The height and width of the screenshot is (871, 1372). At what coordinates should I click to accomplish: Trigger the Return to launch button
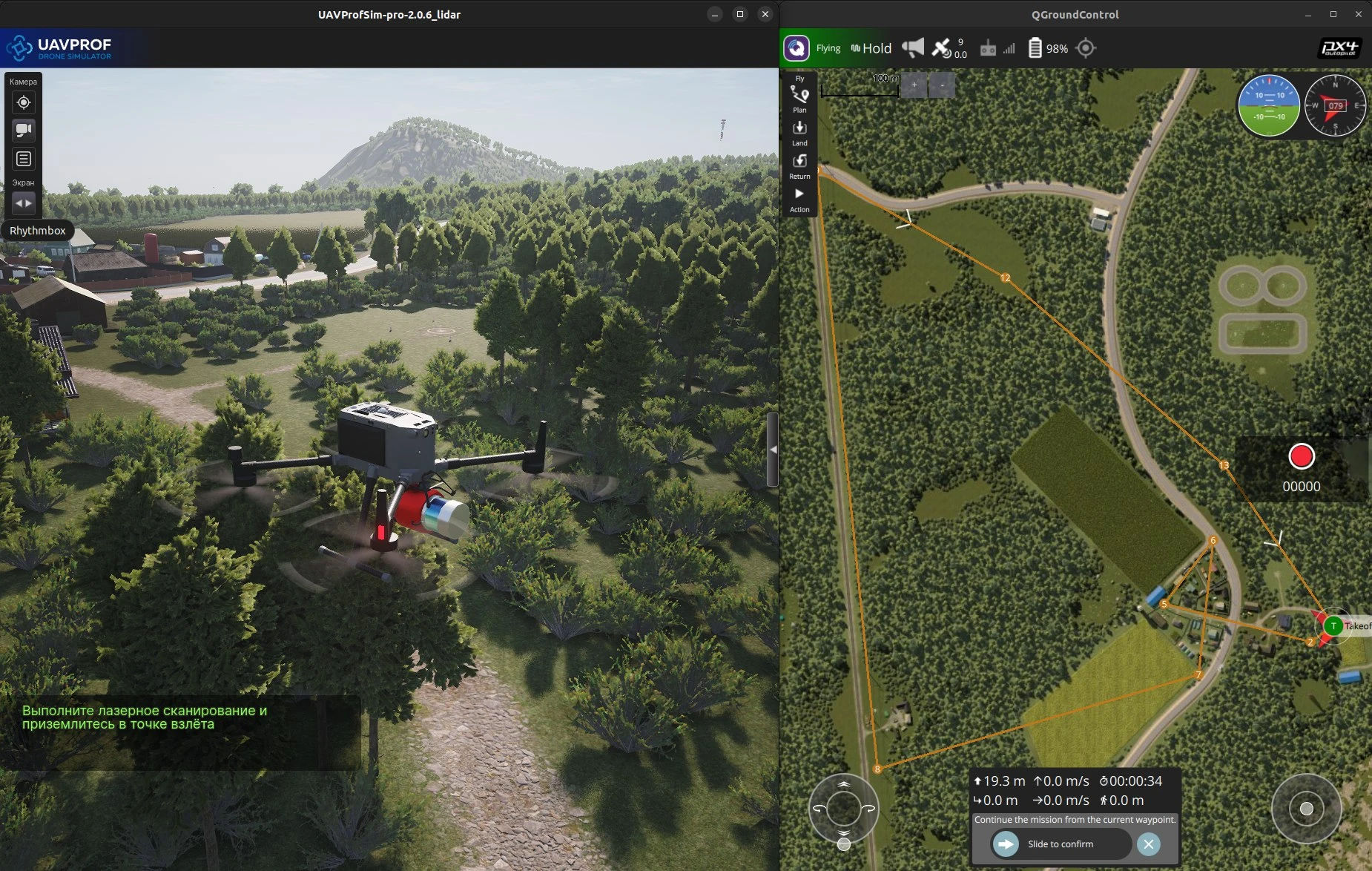pos(799,163)
